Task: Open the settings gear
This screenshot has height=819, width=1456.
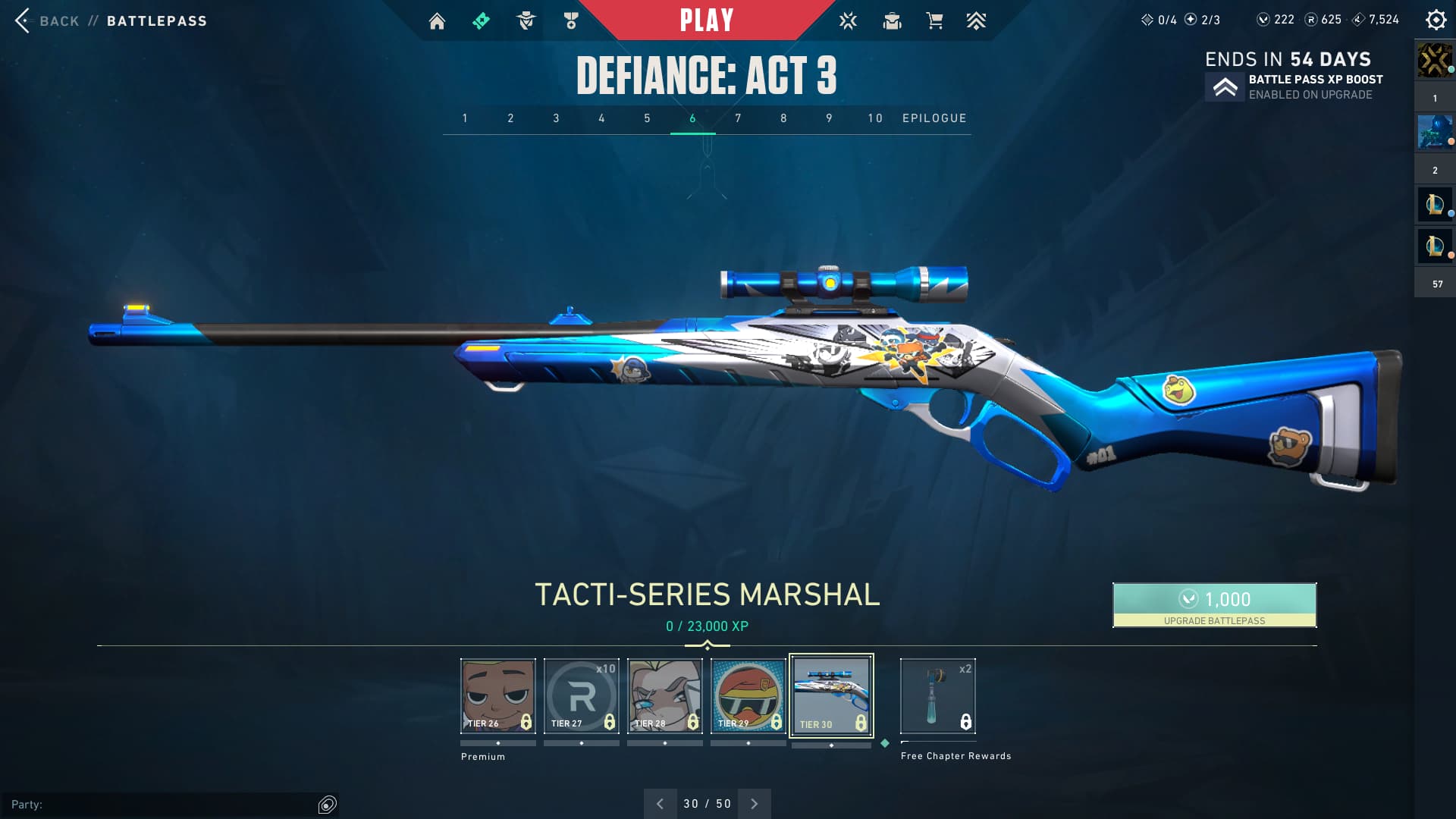Action: [1436, 20]
